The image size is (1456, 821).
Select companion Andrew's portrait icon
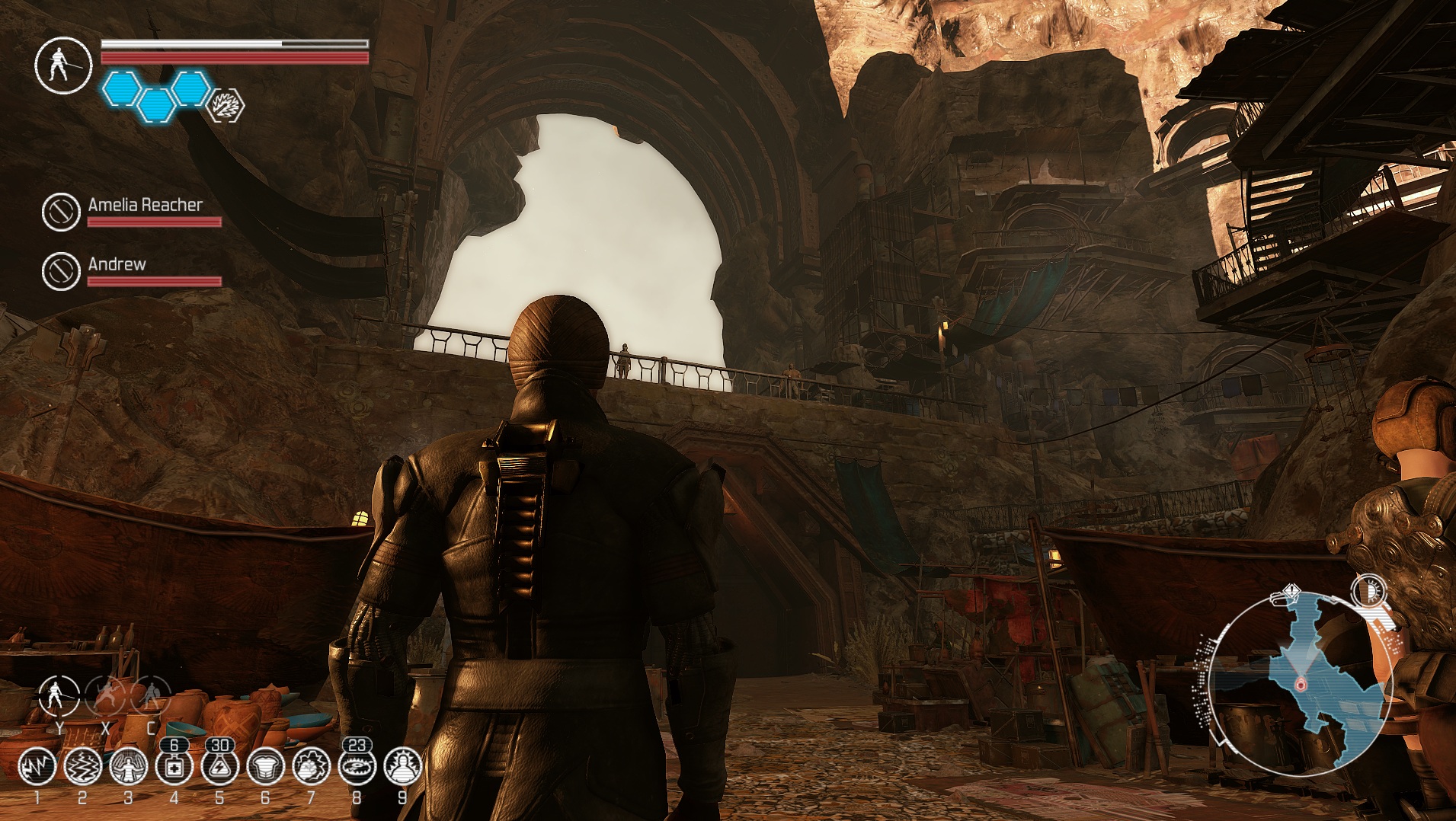click(x=61, y=270)
